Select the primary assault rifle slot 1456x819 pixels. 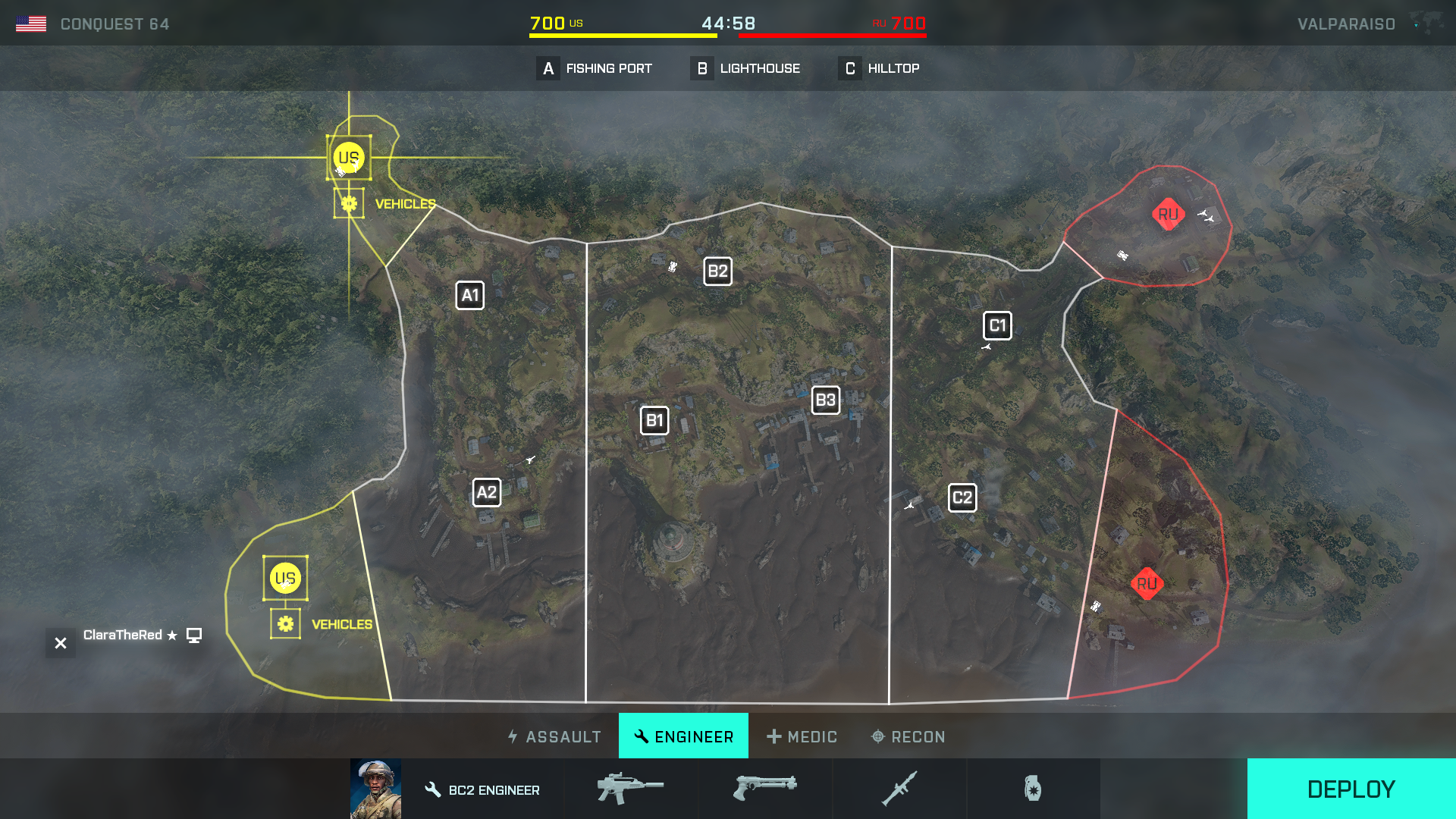(630, 789)
